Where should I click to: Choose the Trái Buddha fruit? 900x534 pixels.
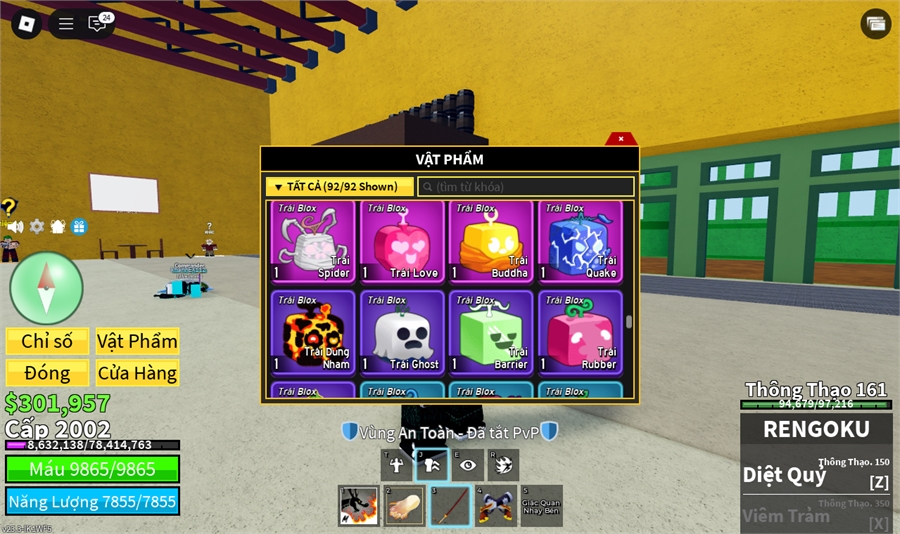coord(491,242)
